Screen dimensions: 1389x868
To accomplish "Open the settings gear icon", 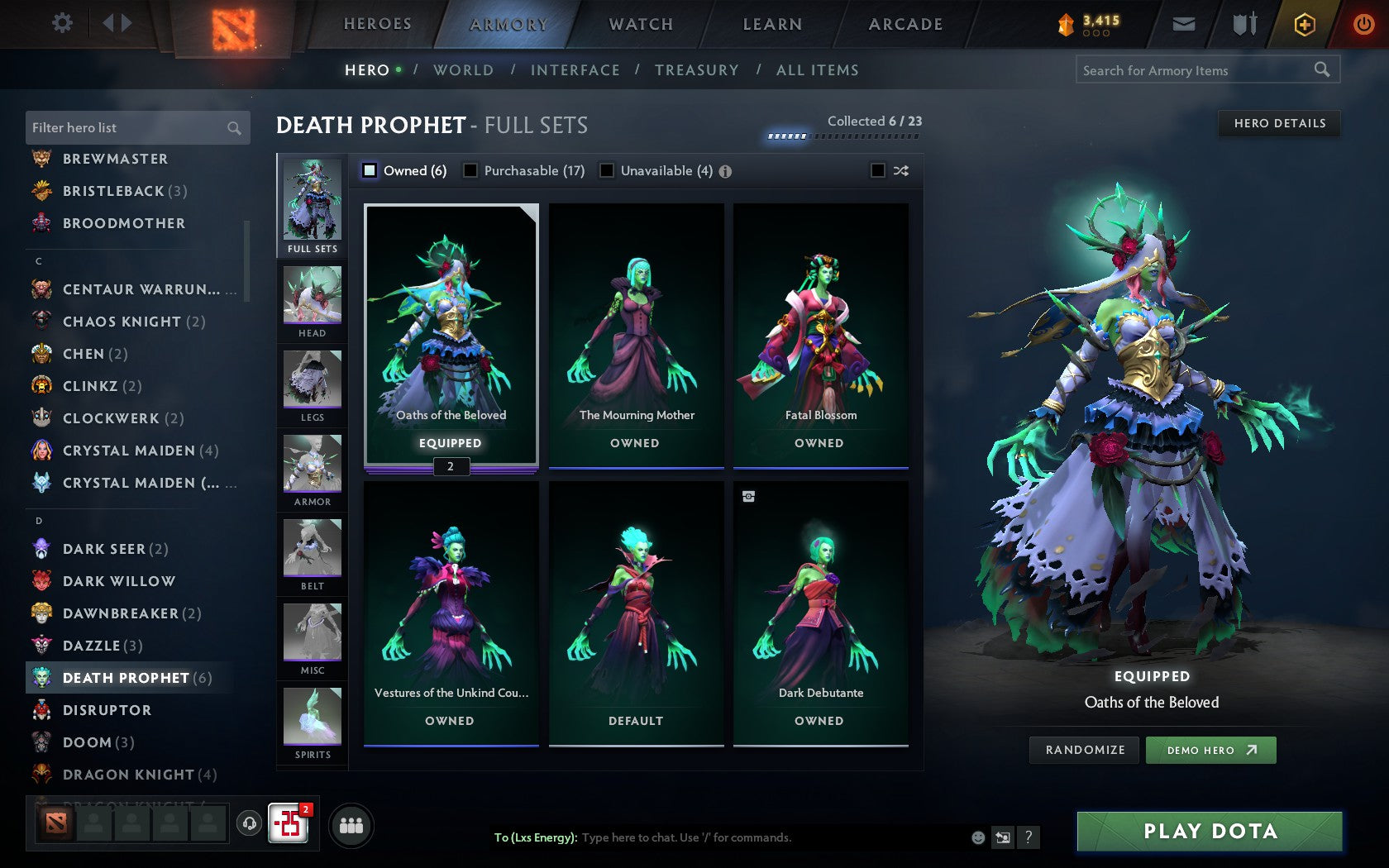I will pyautogui.click(x=60, y=23).
